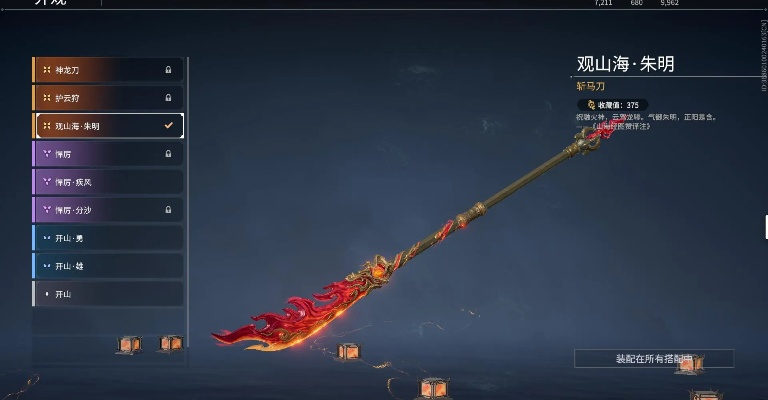
Task: Select the 观山海·朱明 skin row
Action: pos(108,126)
